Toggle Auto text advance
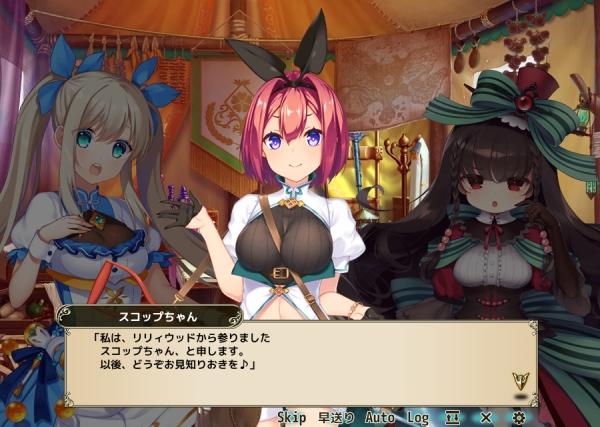 pos(380,416)
